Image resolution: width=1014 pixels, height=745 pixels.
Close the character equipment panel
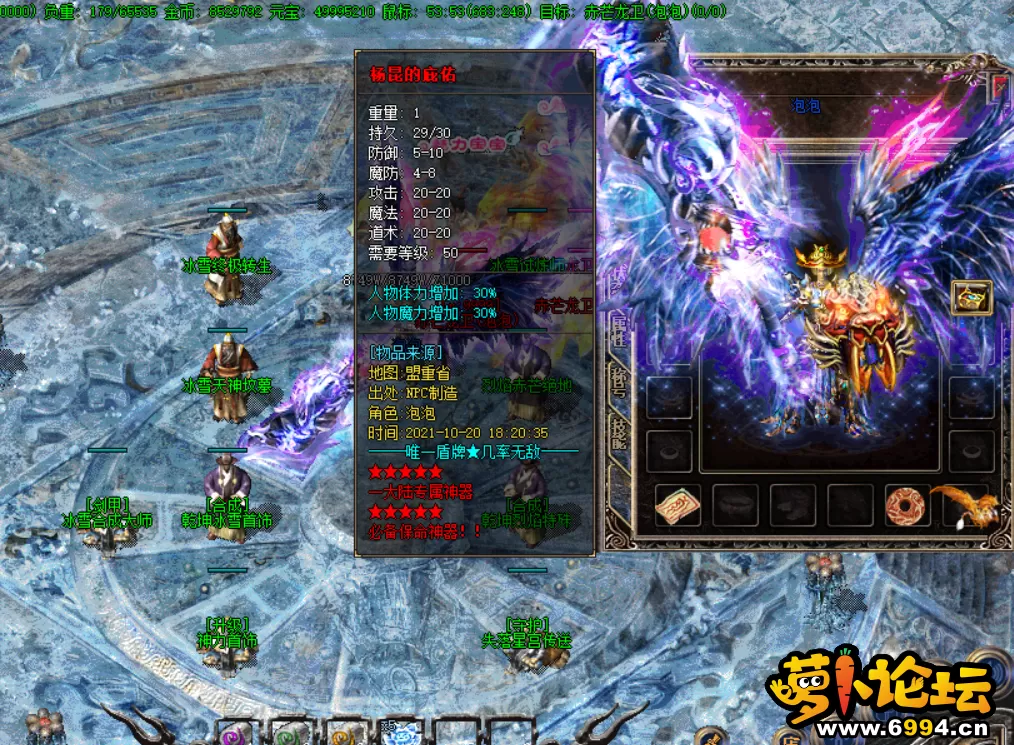point(1000,88)
